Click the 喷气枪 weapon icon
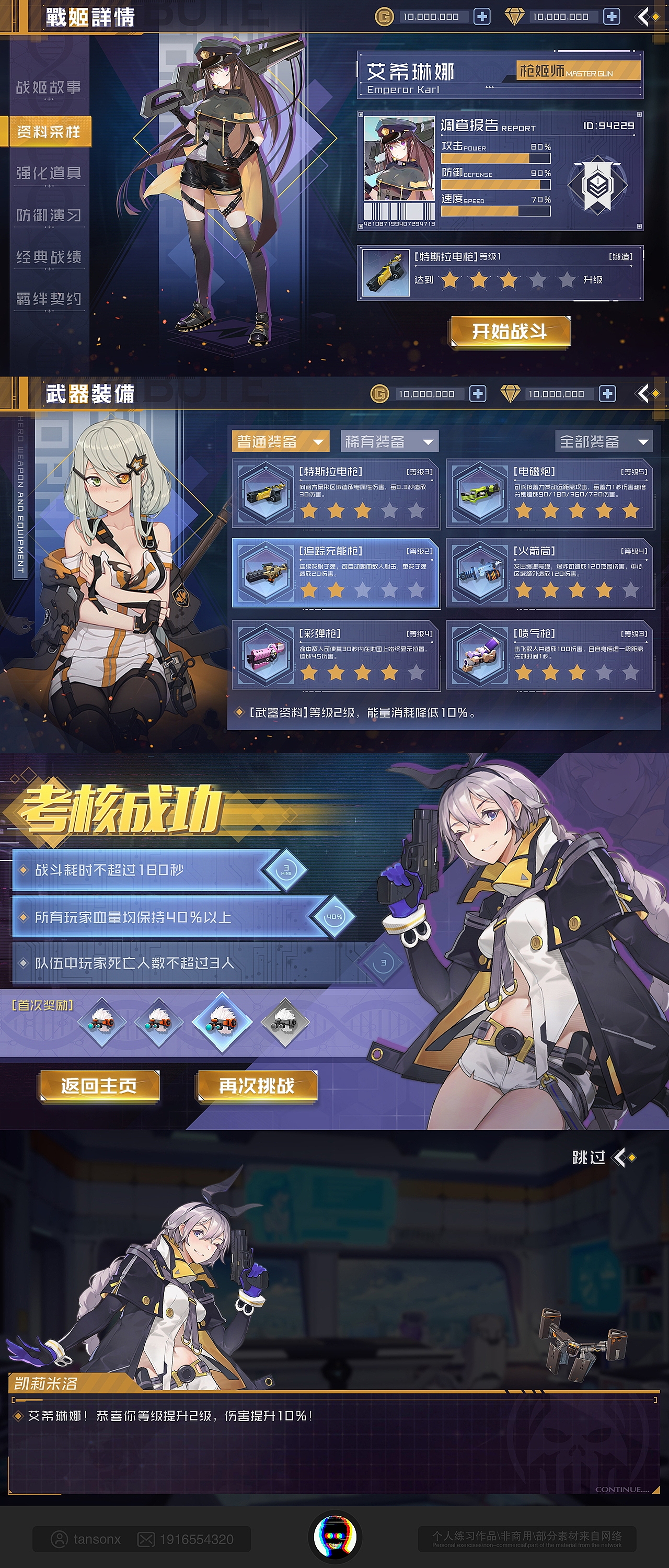 [480, 656]
